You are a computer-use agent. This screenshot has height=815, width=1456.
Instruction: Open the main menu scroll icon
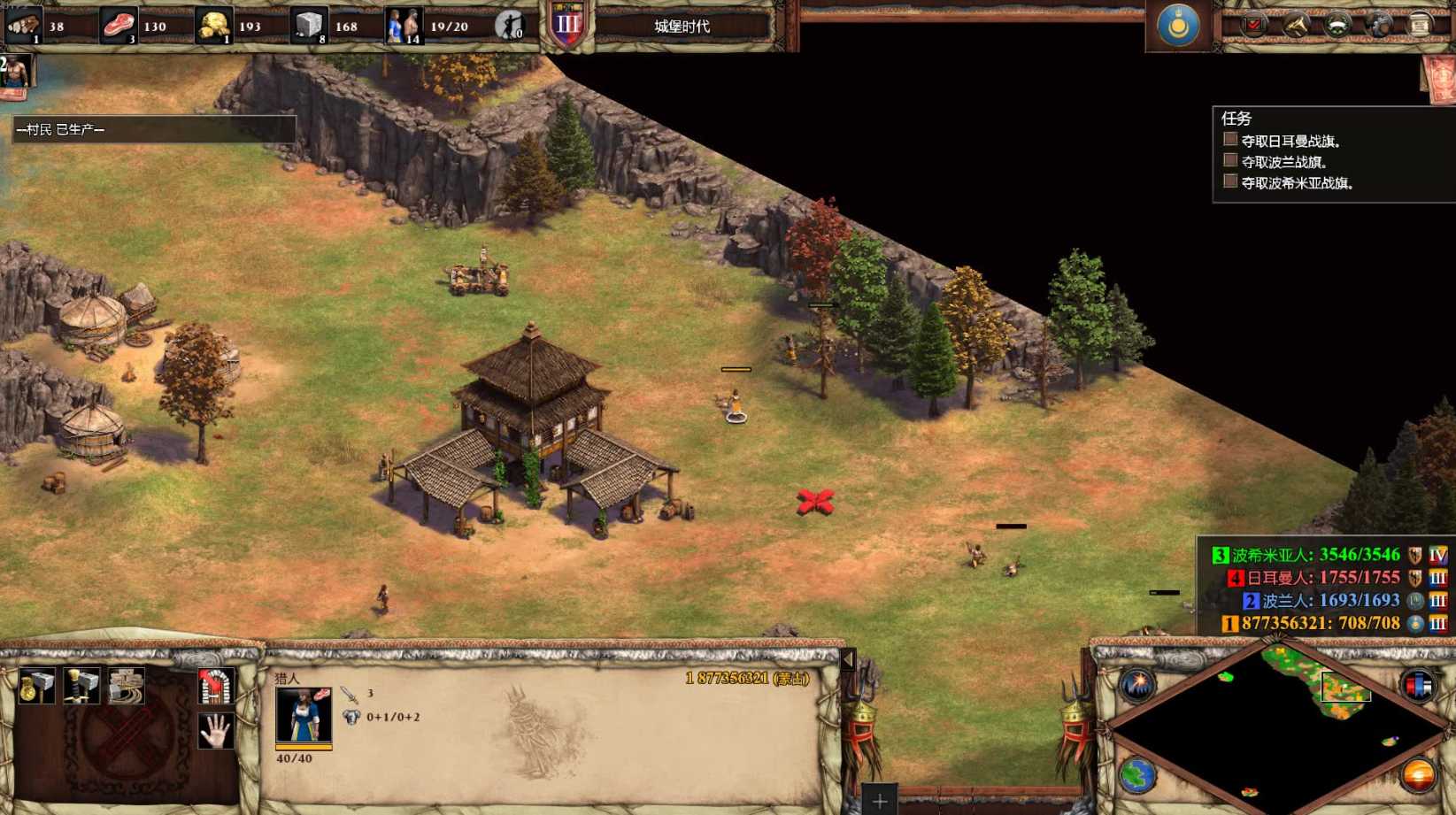click(x=1420, y=26)
